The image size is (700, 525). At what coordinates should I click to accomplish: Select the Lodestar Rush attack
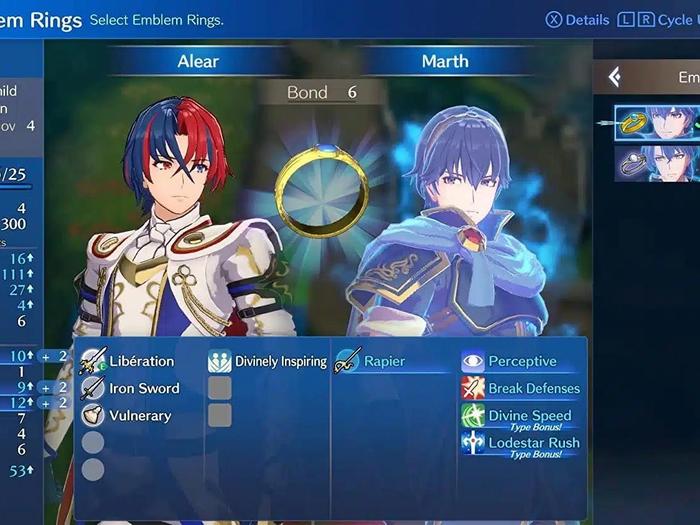532,443
